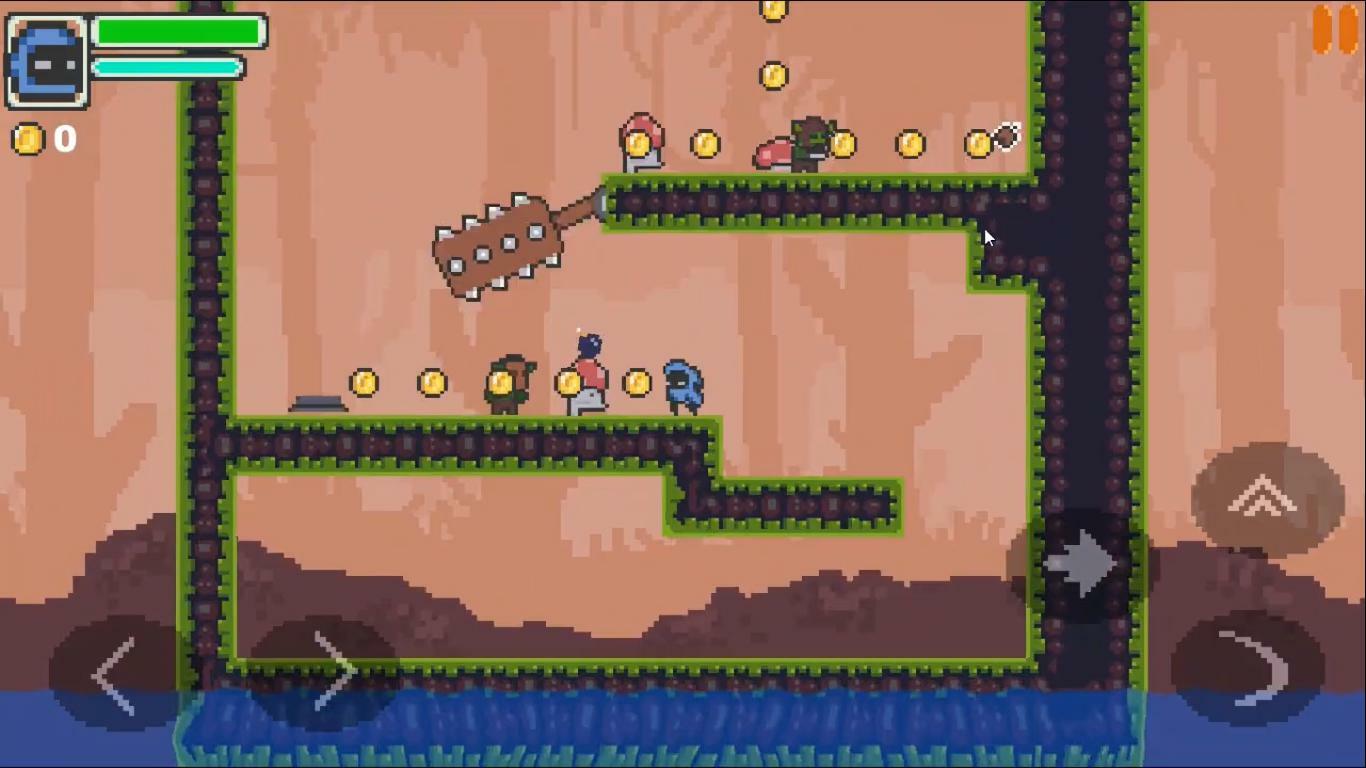Select the small cannon on the left platform
The width and height of the screenshot is (1366, 768).
click(318, 403)
